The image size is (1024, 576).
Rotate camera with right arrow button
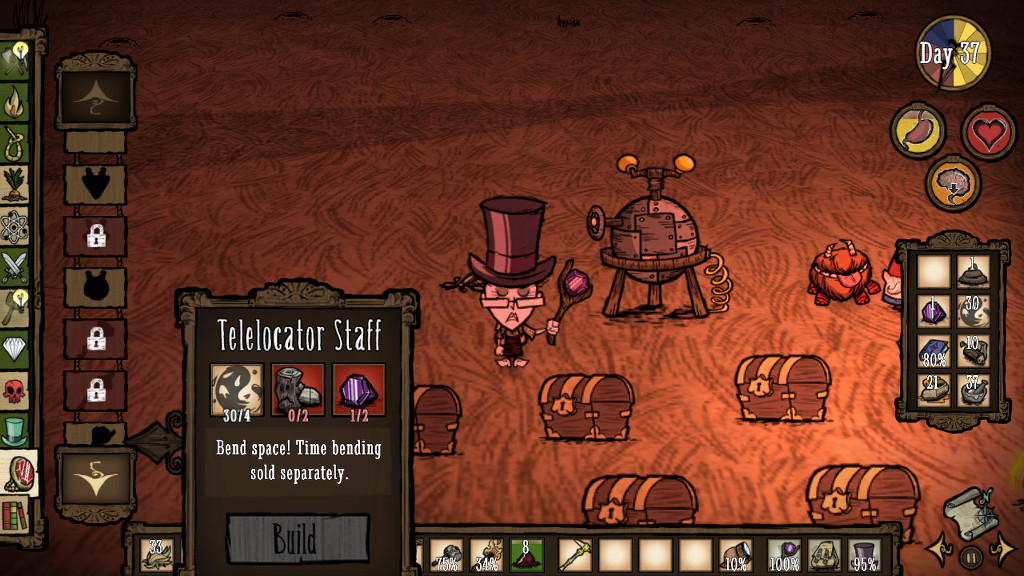[1002, 548]
